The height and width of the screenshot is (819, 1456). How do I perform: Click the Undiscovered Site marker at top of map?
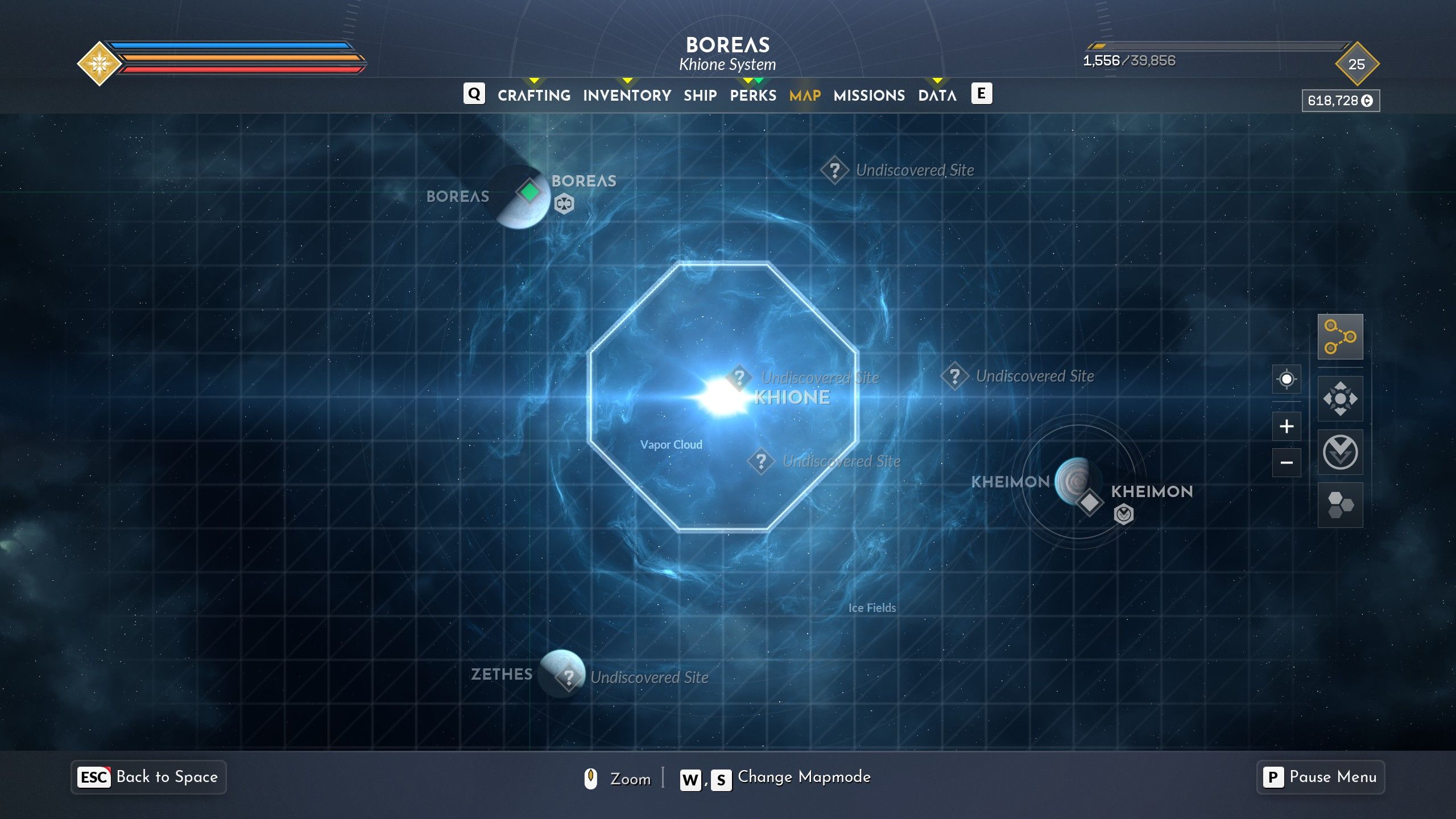point(835,169)
